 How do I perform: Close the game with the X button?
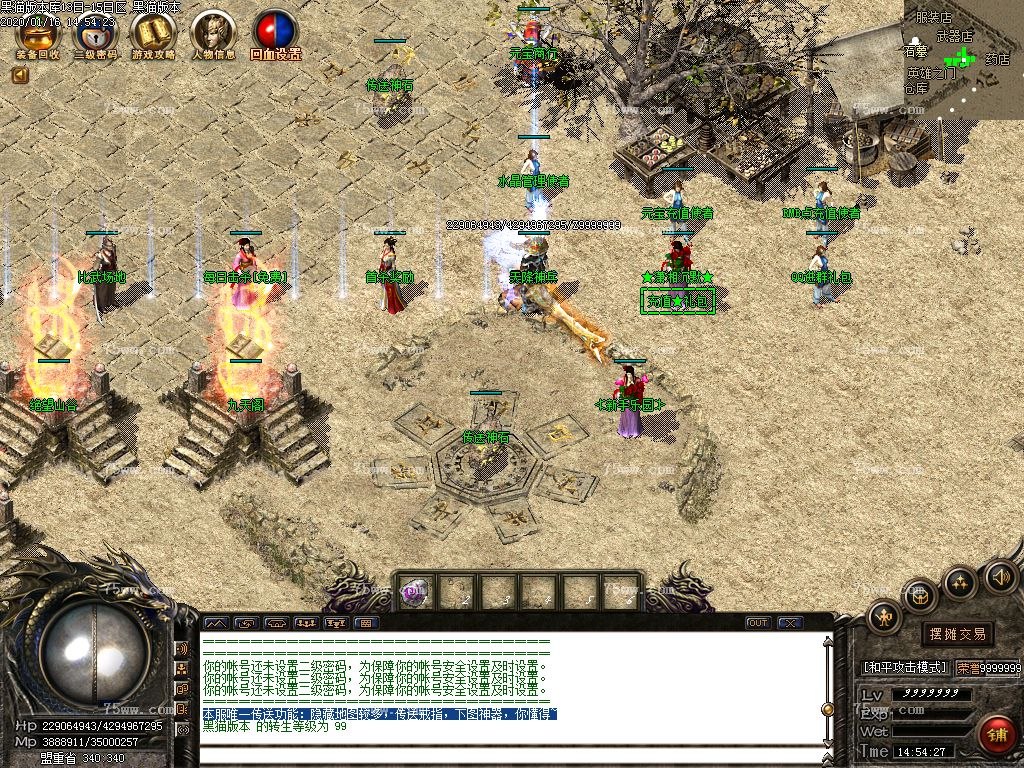click(x=790, y=623)
